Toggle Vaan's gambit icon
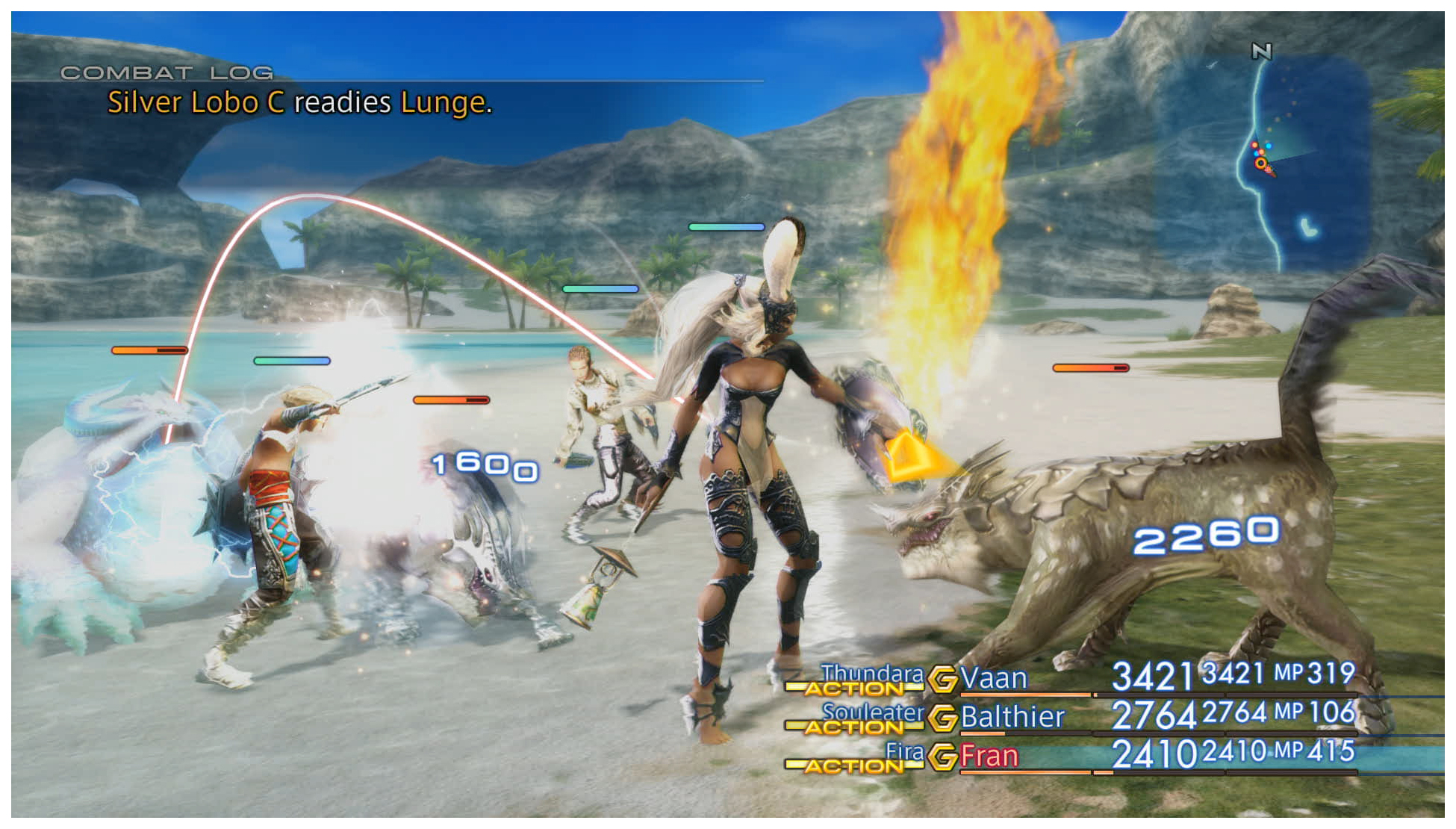The image size is (1456, 829). 942,679
